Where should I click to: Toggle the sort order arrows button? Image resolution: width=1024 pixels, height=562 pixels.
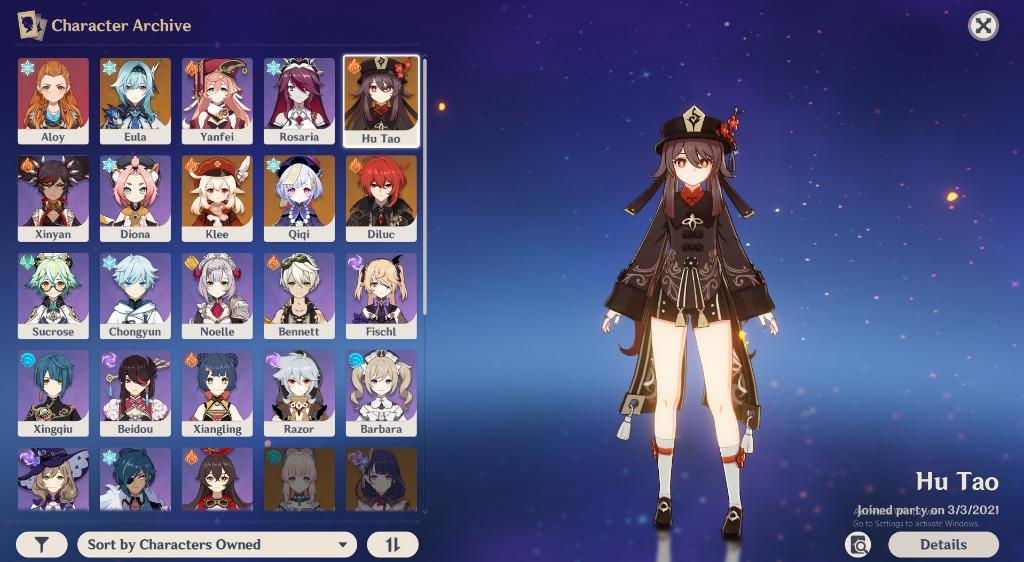(392, 545)
